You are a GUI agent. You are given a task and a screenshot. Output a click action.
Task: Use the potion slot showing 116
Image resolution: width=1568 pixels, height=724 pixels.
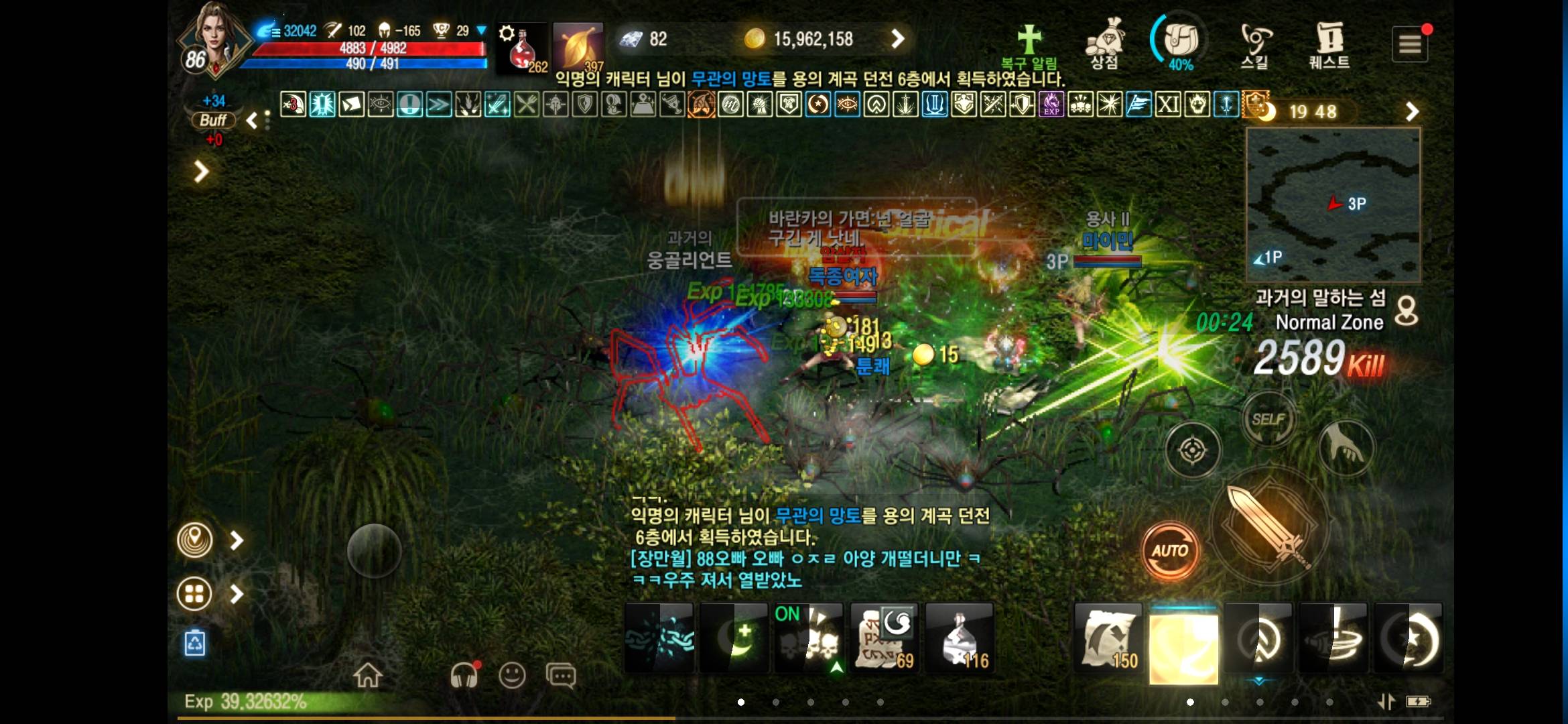click(960, 637)
